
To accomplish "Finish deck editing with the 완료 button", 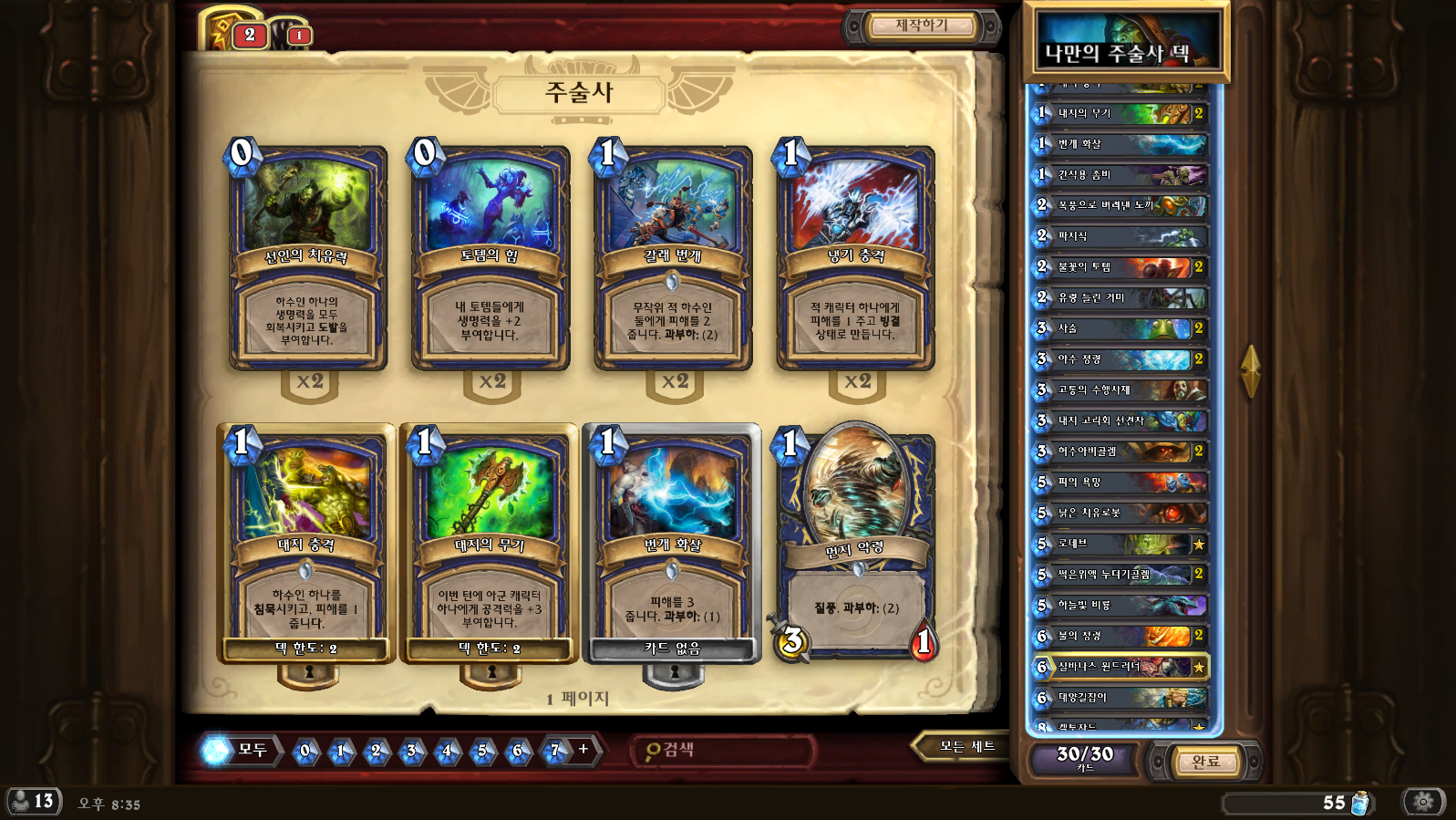I will tap(1205, 762).
